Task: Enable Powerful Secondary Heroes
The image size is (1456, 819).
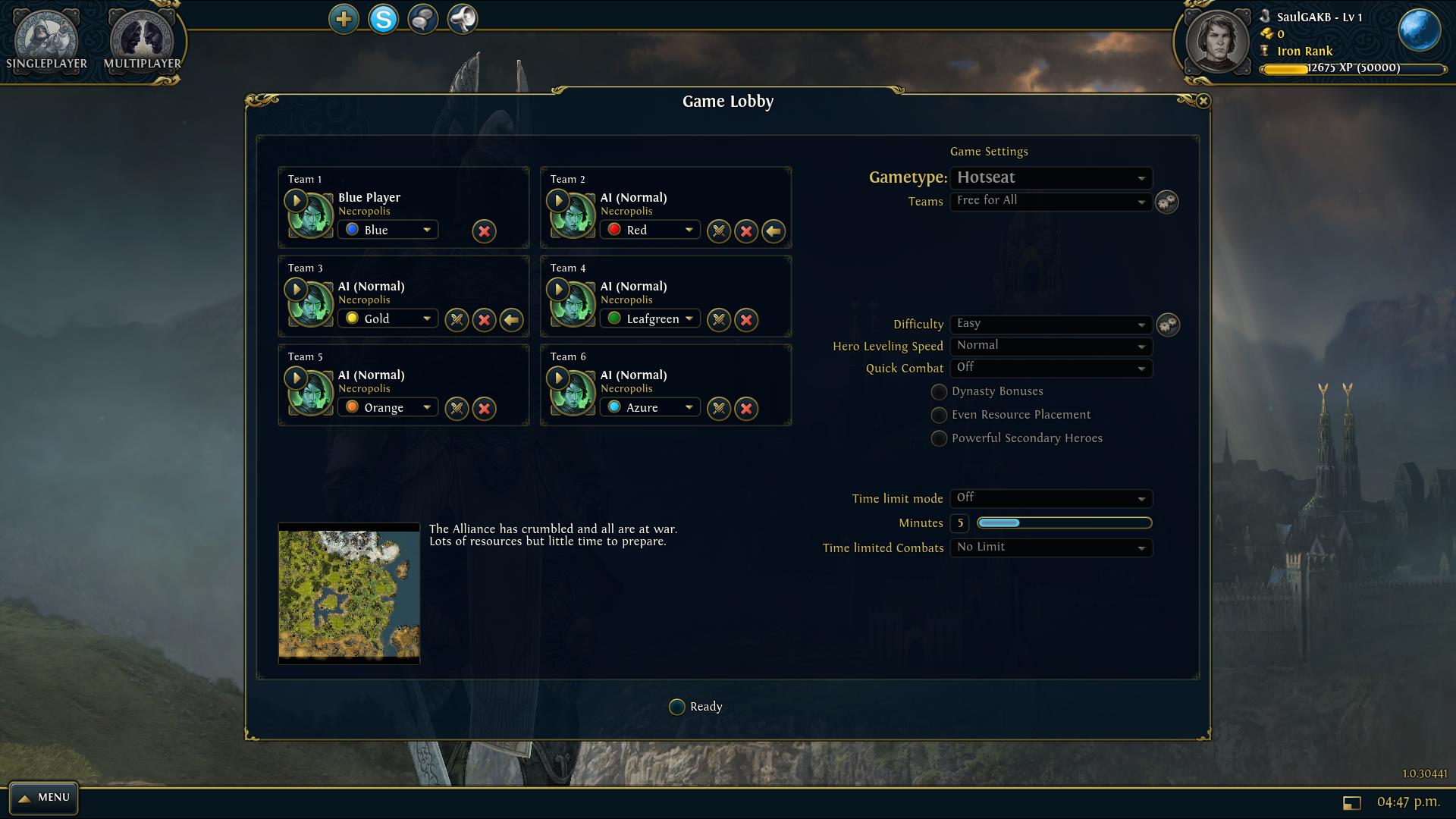Action: click(939, 439)
